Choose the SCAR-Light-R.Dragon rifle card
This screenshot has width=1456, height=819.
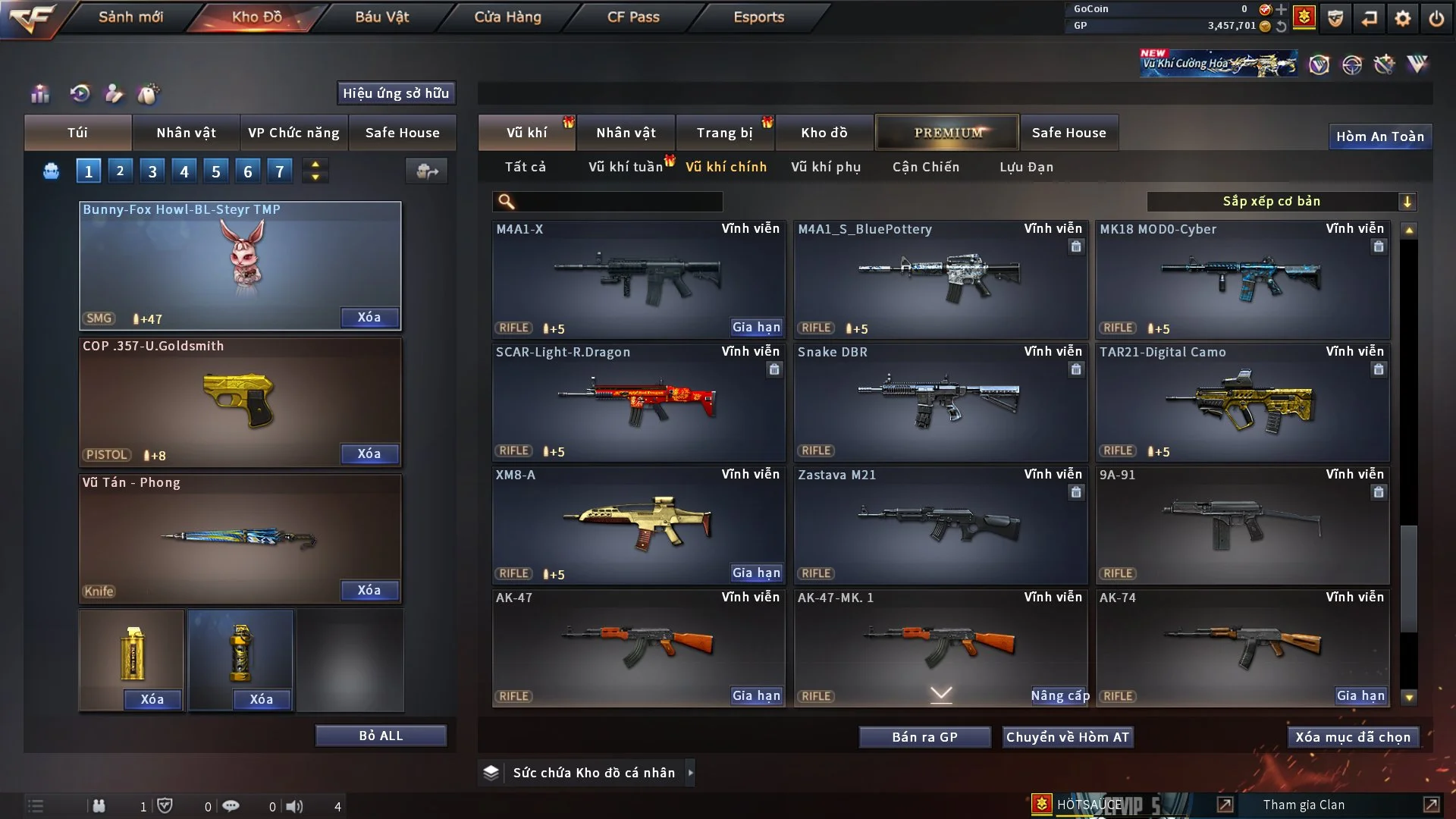[x=637, y=402]
